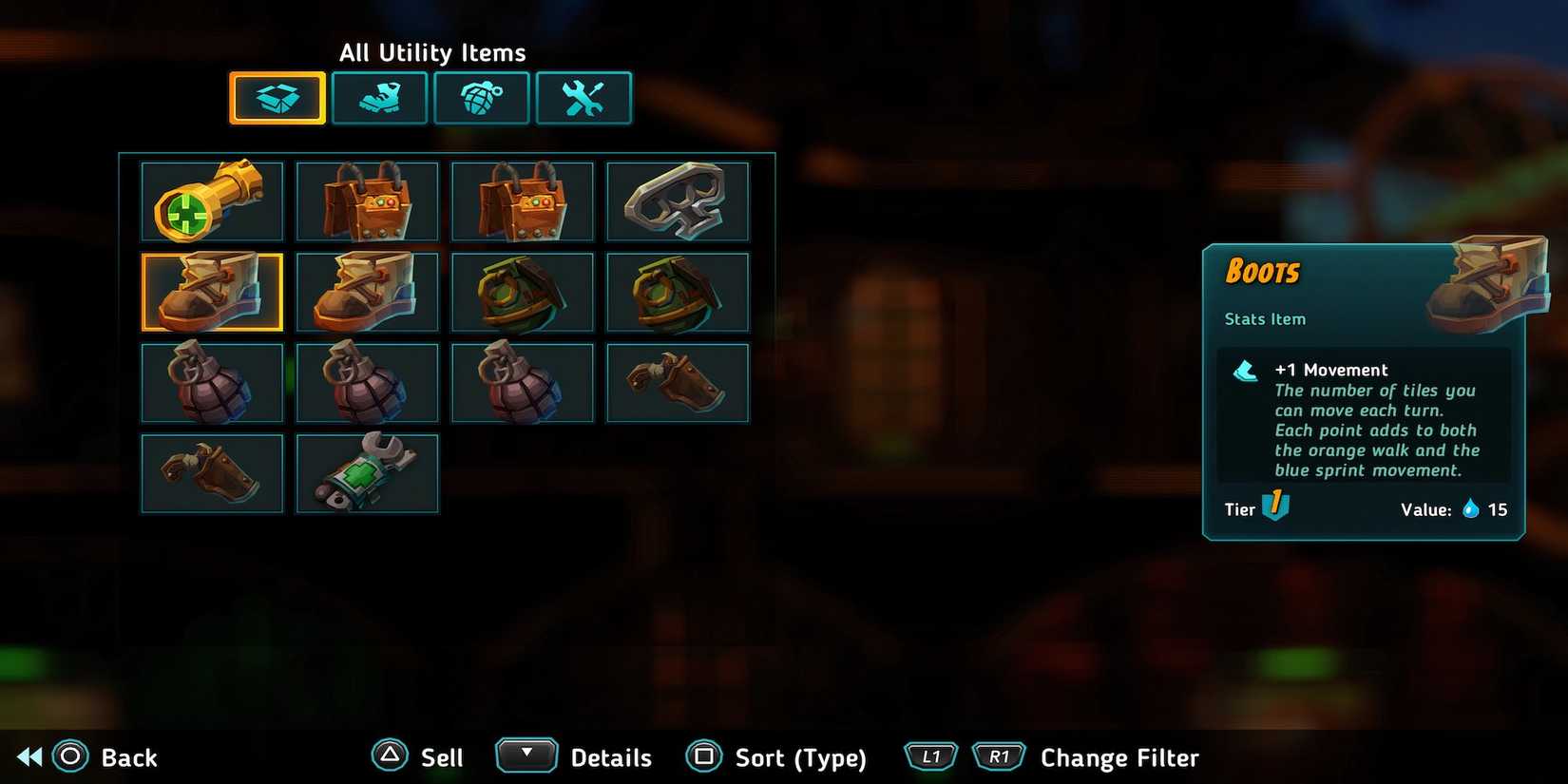
Task: Toggle the currently highlighted Boots slot
Action: click(x=211, y=292)
